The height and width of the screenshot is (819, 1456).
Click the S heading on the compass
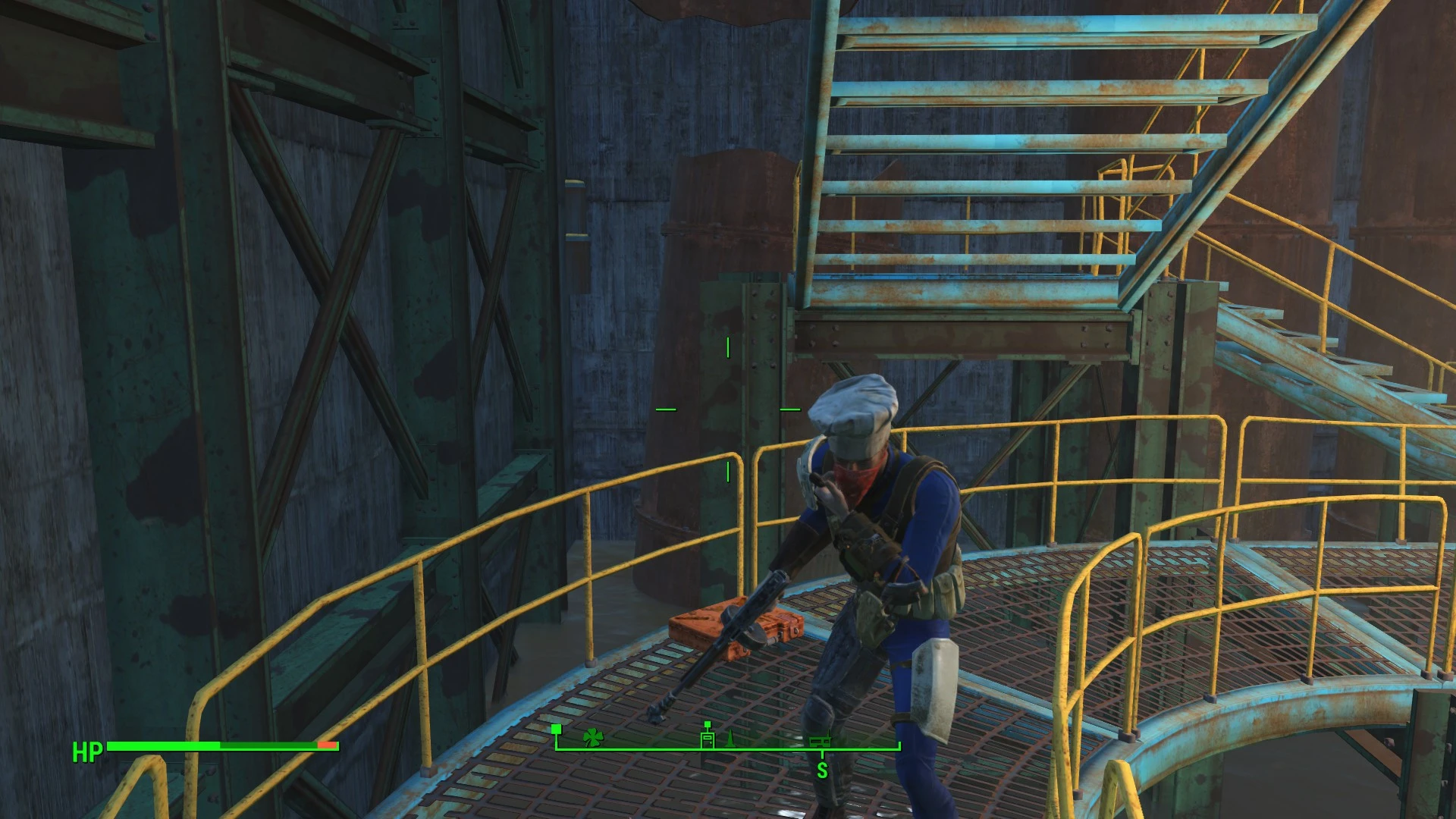[822, 770]
